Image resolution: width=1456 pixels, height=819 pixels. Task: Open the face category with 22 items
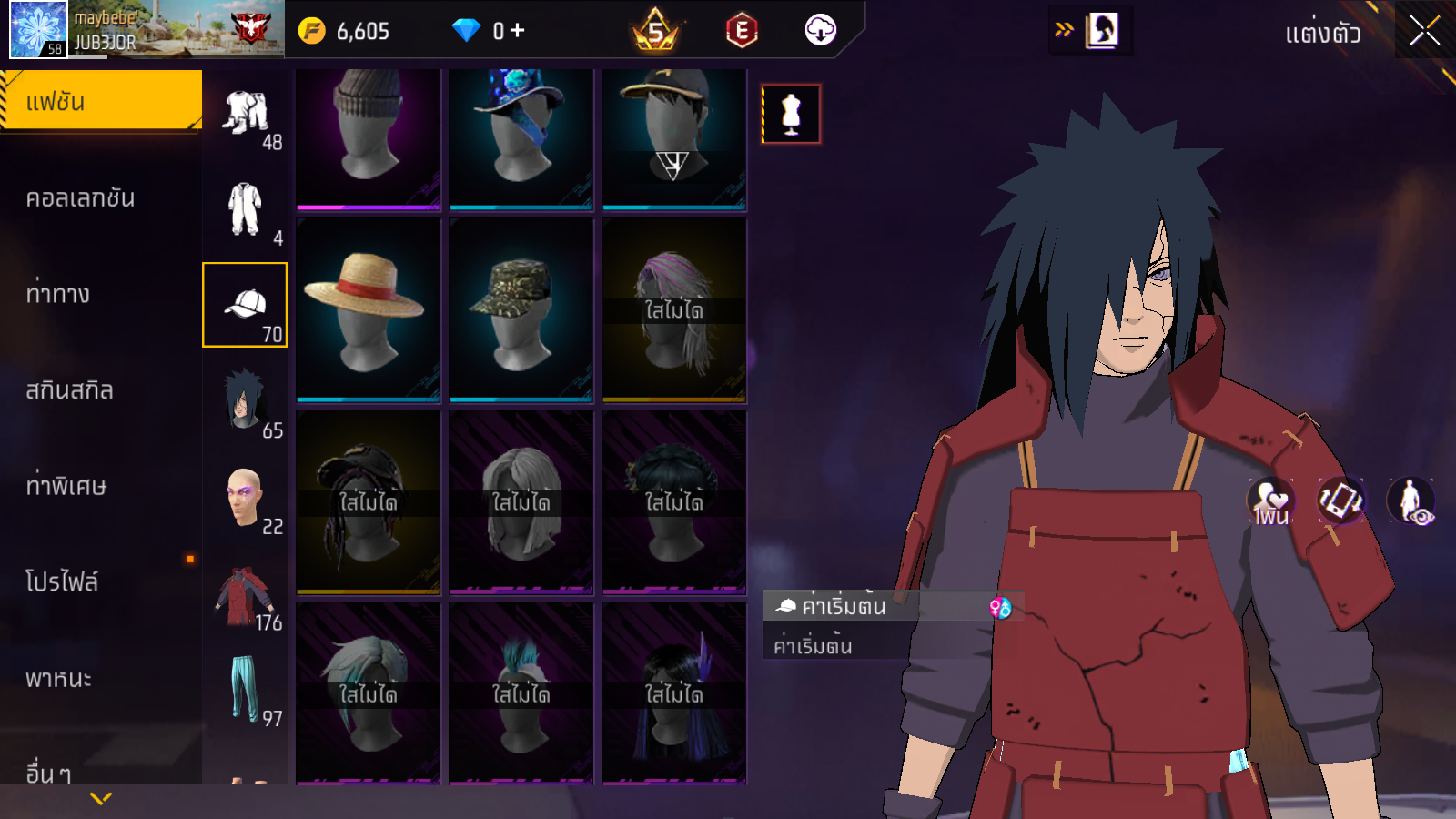tap(245, 498)
